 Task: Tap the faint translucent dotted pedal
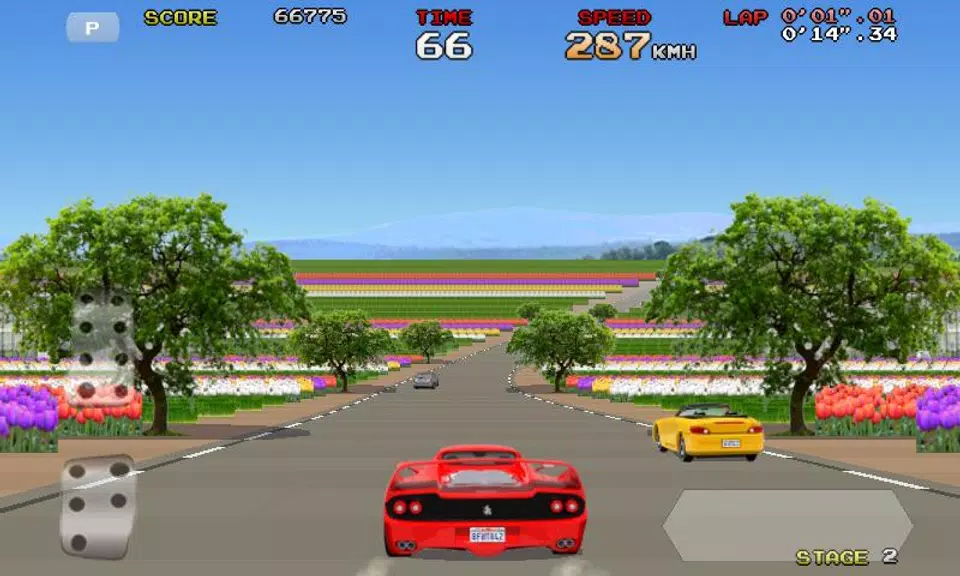coord(101,345)
